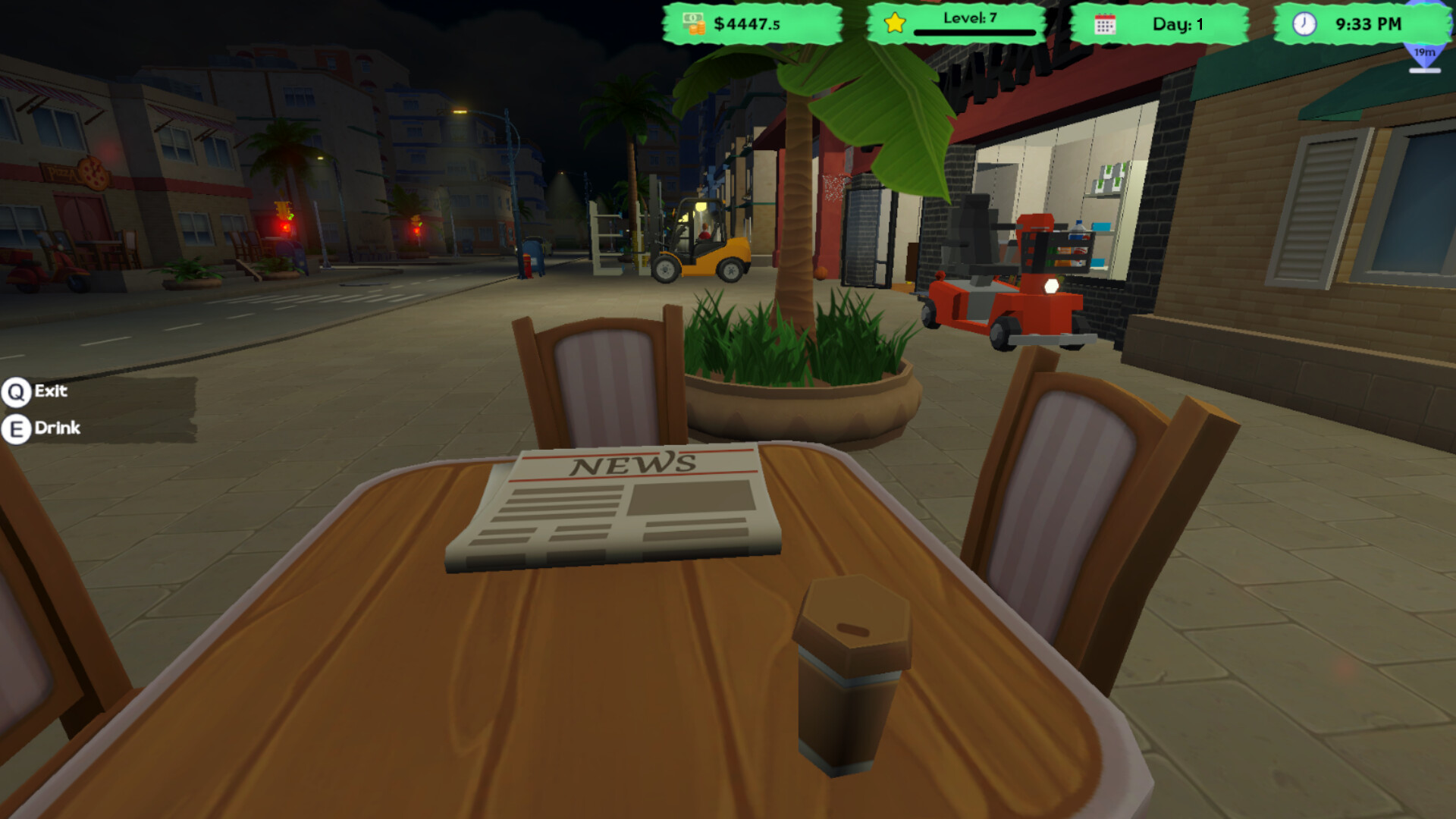Click the Drink label text

point(57,428)
